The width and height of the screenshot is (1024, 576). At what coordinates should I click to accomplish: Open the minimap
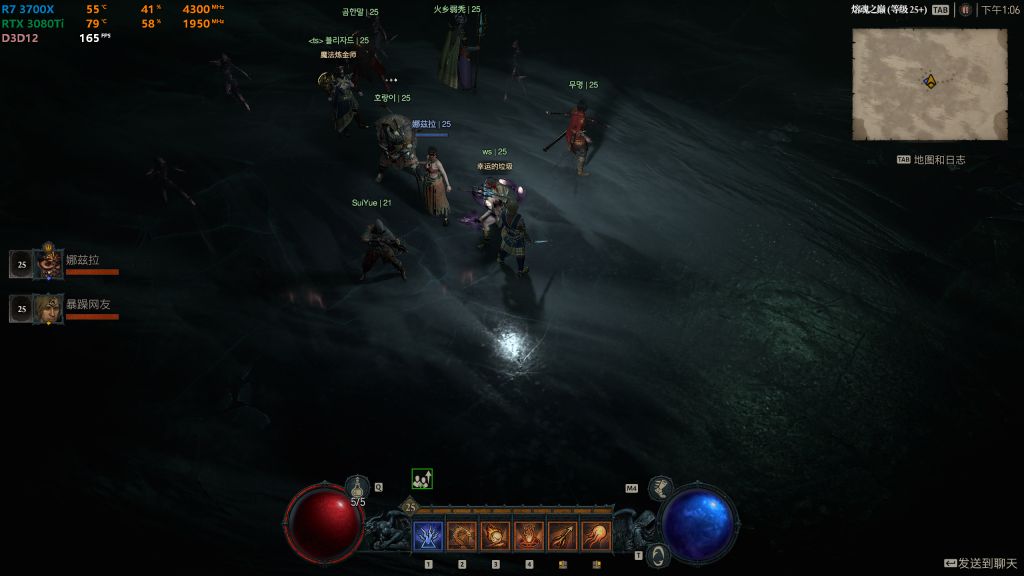pos(929,84)
